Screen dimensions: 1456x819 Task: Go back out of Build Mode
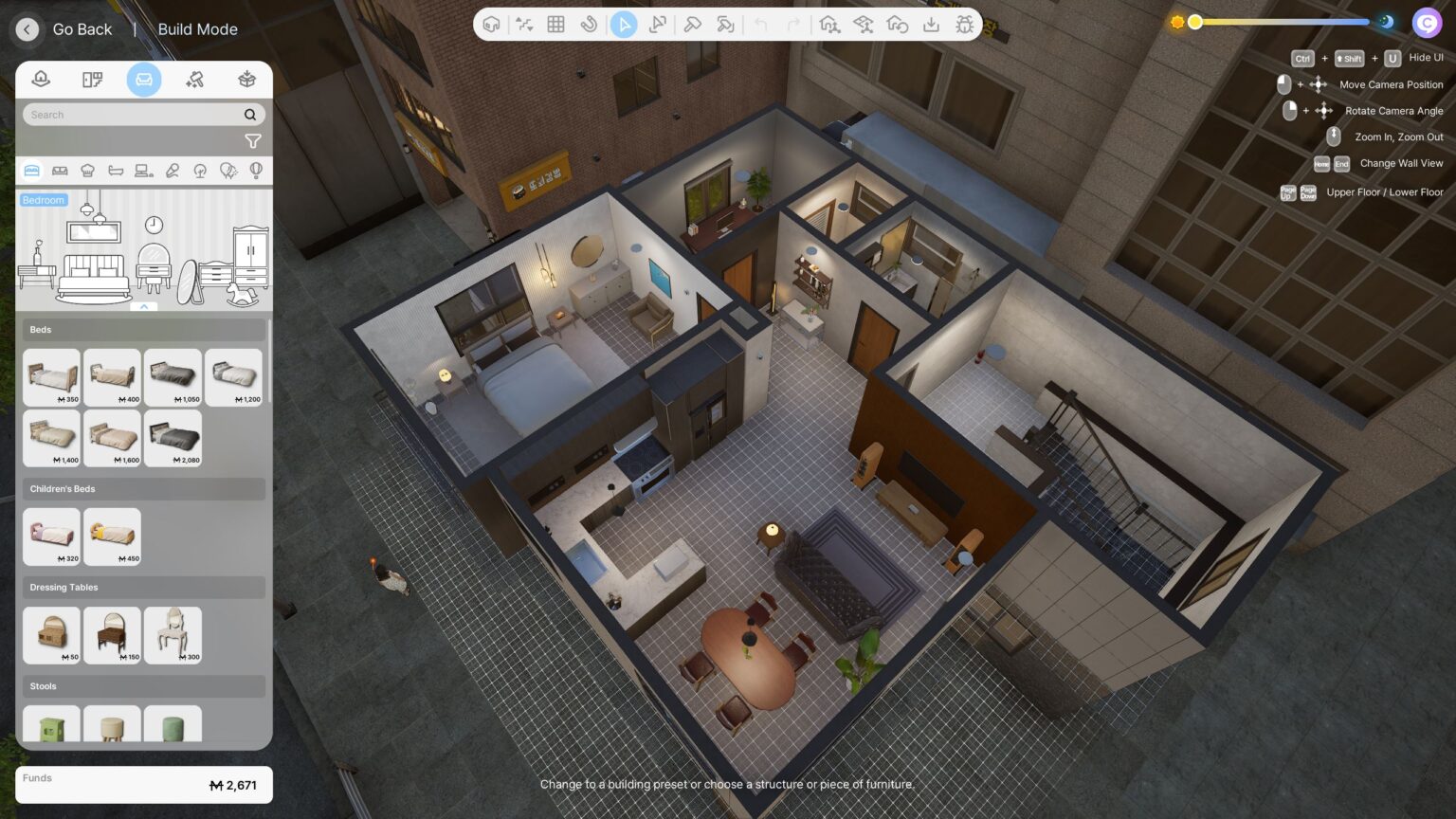coord(27,29)
